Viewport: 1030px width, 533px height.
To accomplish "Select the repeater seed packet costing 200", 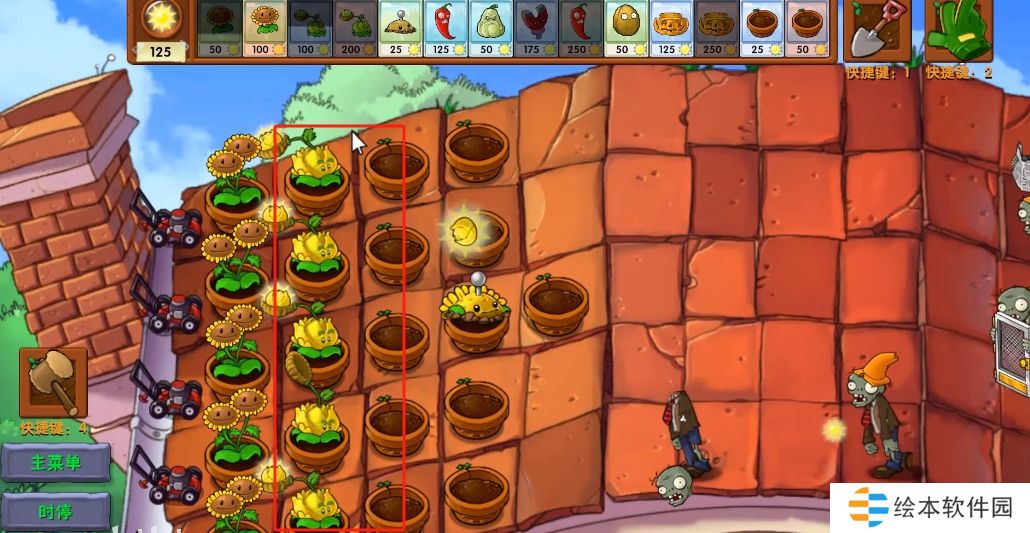I will coord(355,29).
